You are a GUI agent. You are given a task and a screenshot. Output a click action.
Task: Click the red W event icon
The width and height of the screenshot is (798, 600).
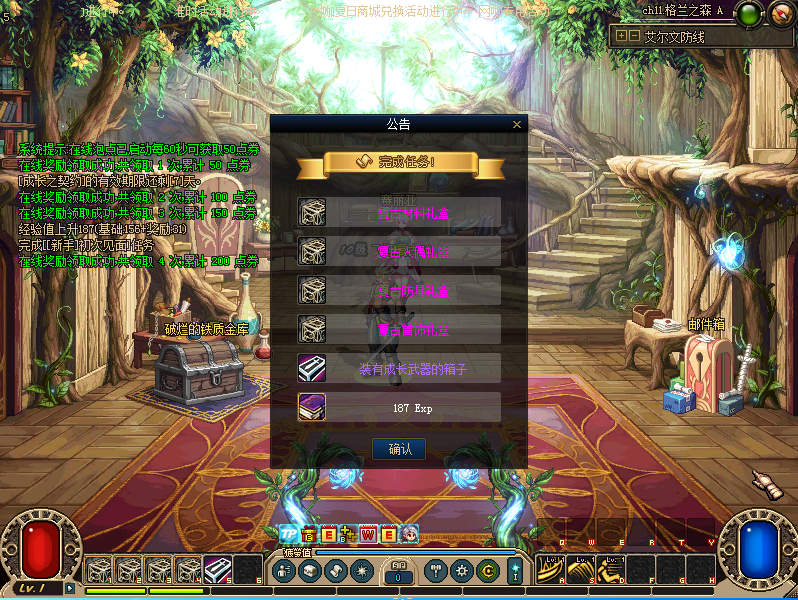(368, 534)
